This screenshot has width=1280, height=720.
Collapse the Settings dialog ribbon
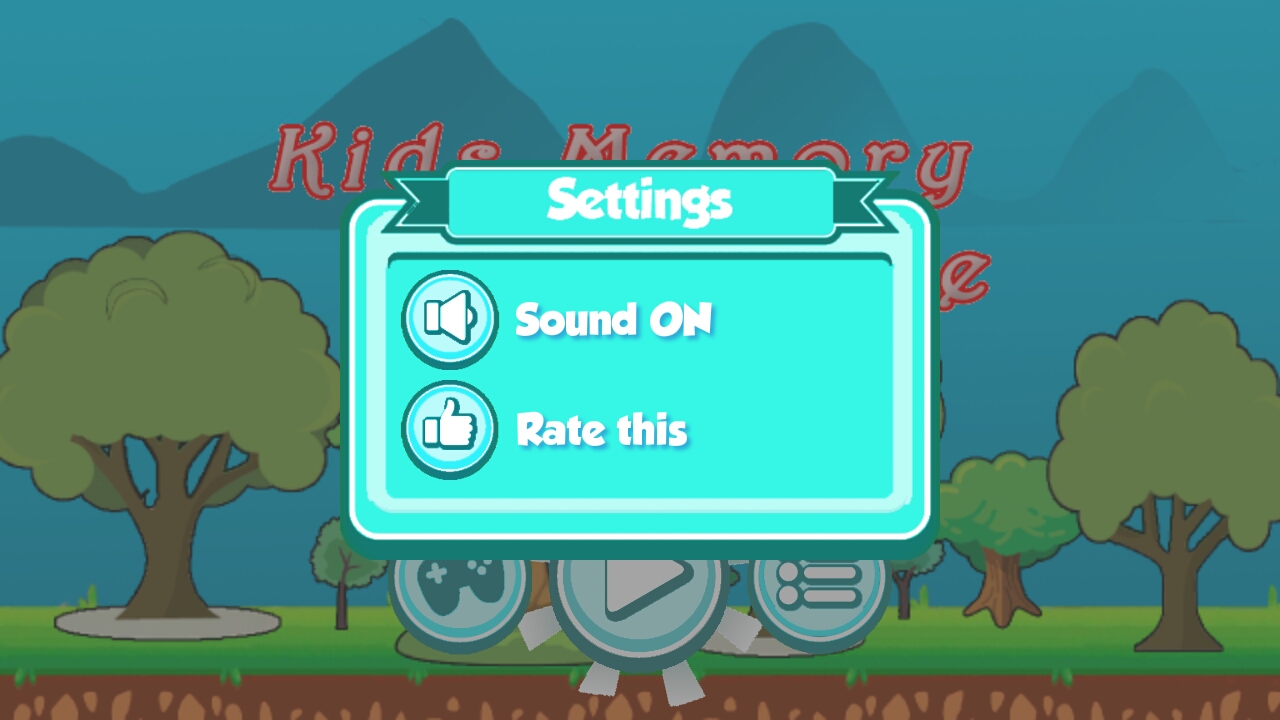tap(640, 200)
